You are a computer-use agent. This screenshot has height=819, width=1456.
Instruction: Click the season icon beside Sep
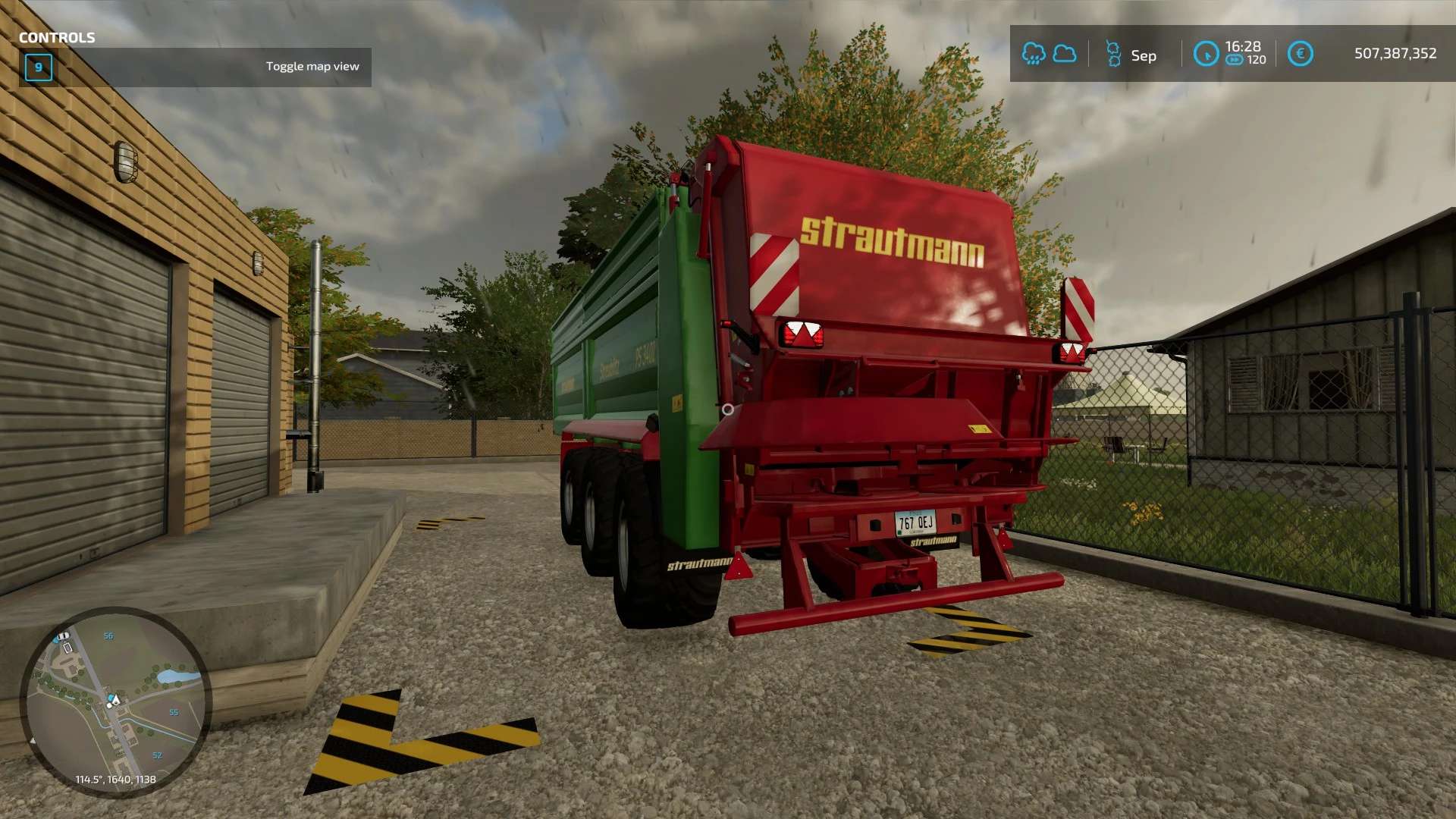pyautogui.click(x=1113, y=54)
